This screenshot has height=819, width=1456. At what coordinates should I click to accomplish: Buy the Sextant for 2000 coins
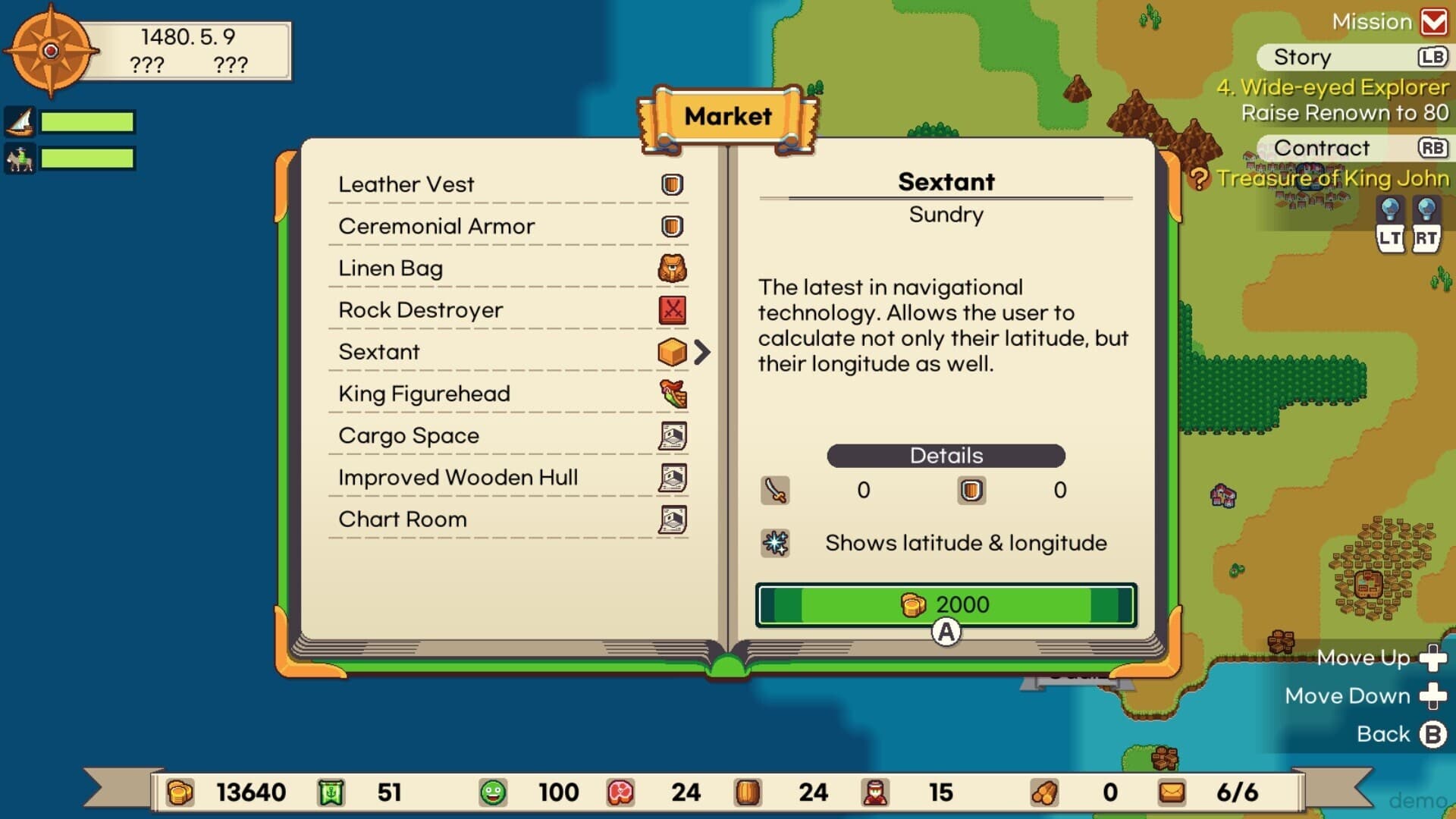[946, 604]
